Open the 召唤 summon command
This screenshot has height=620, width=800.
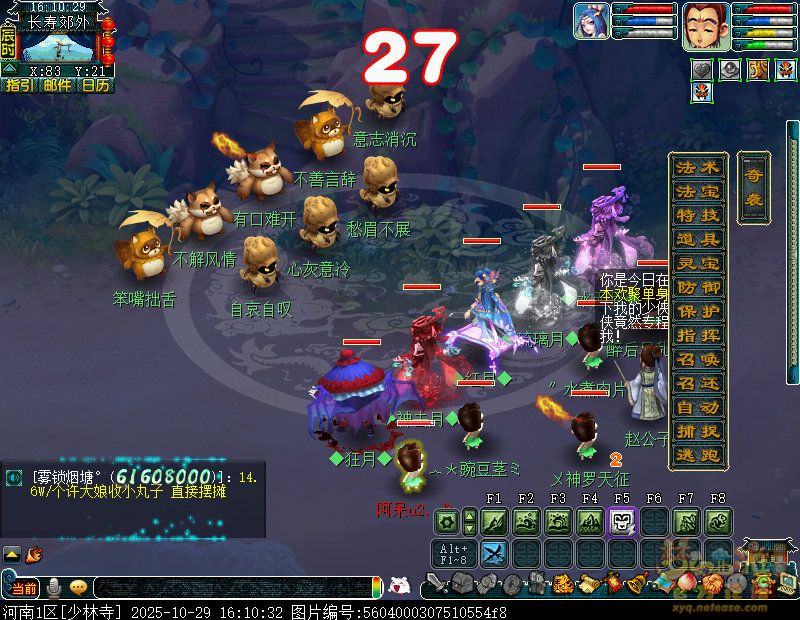click(x=697, y=360)
